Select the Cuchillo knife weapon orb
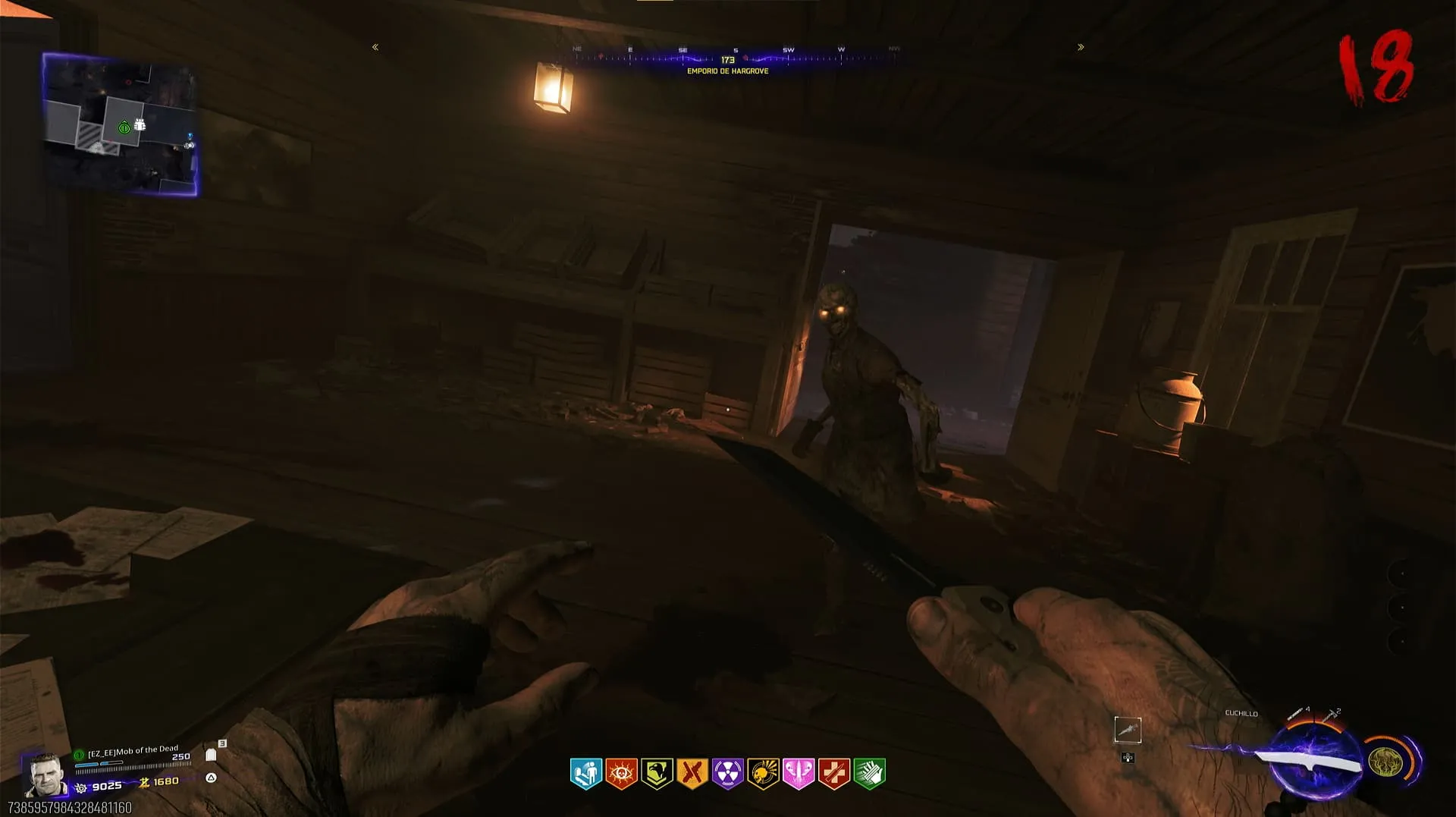Image resolution: width=1456 pixels, height=817 pixels. (x=1313, y=760)
